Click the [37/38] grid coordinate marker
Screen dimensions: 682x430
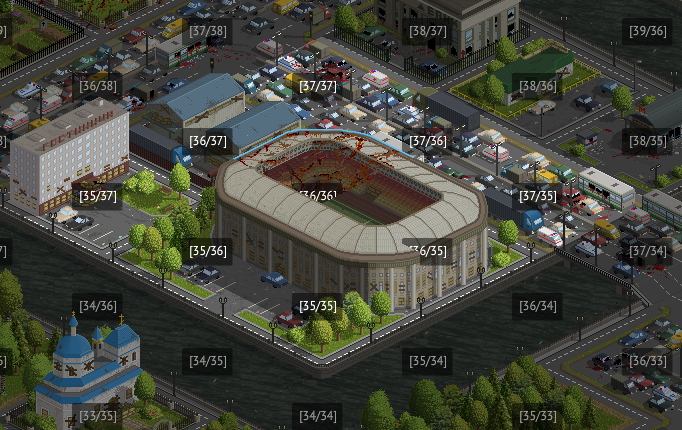tap(208, 31)
